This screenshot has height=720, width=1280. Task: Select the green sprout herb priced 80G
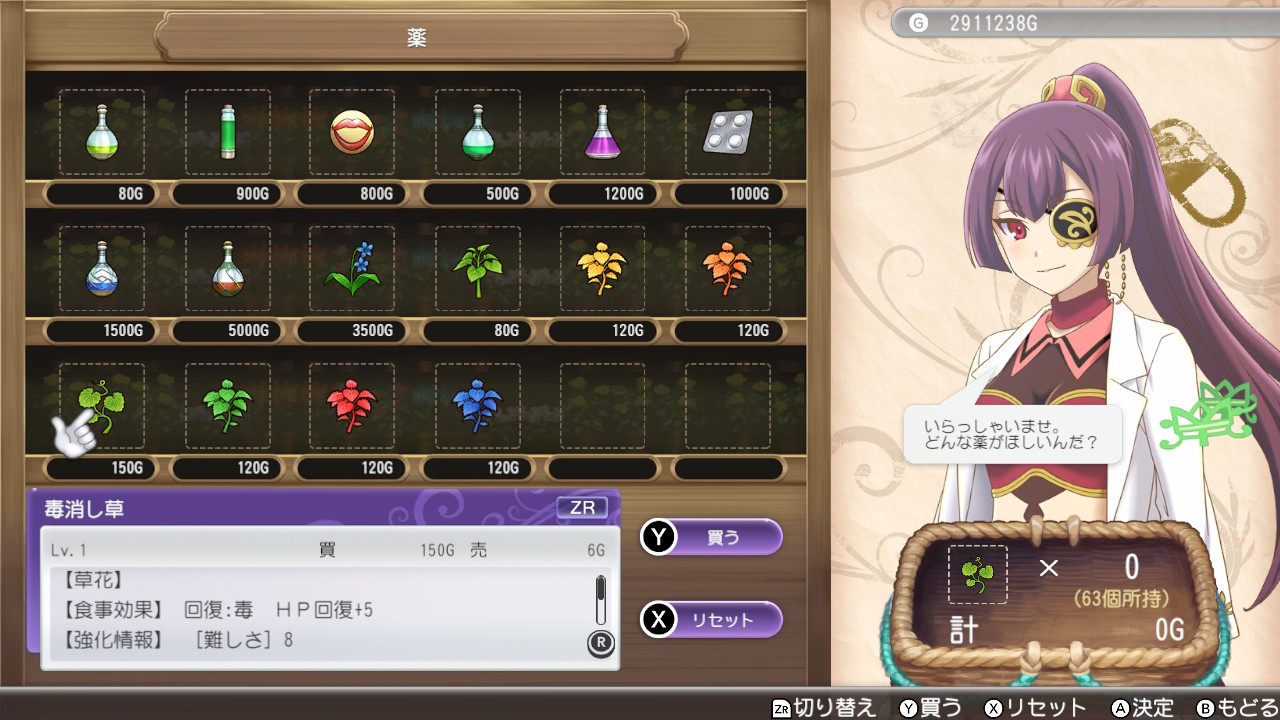477,270
